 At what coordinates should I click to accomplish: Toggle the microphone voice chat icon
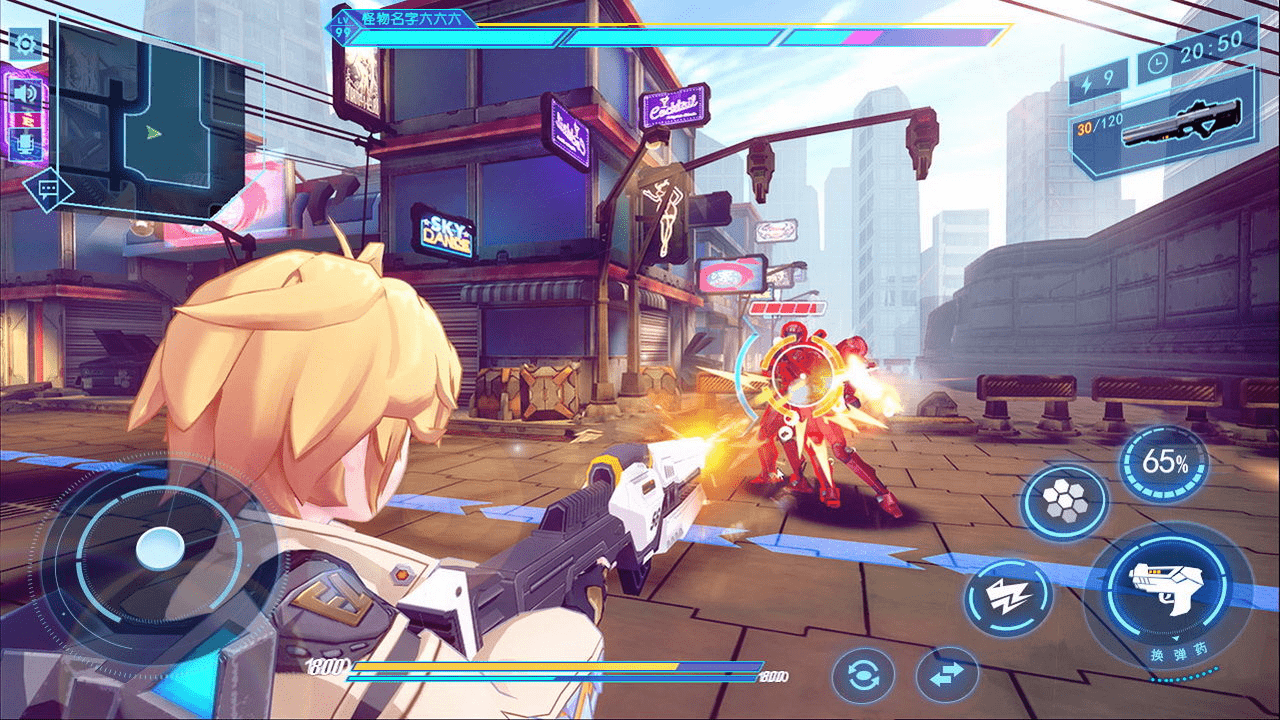(x=24, y=141)
